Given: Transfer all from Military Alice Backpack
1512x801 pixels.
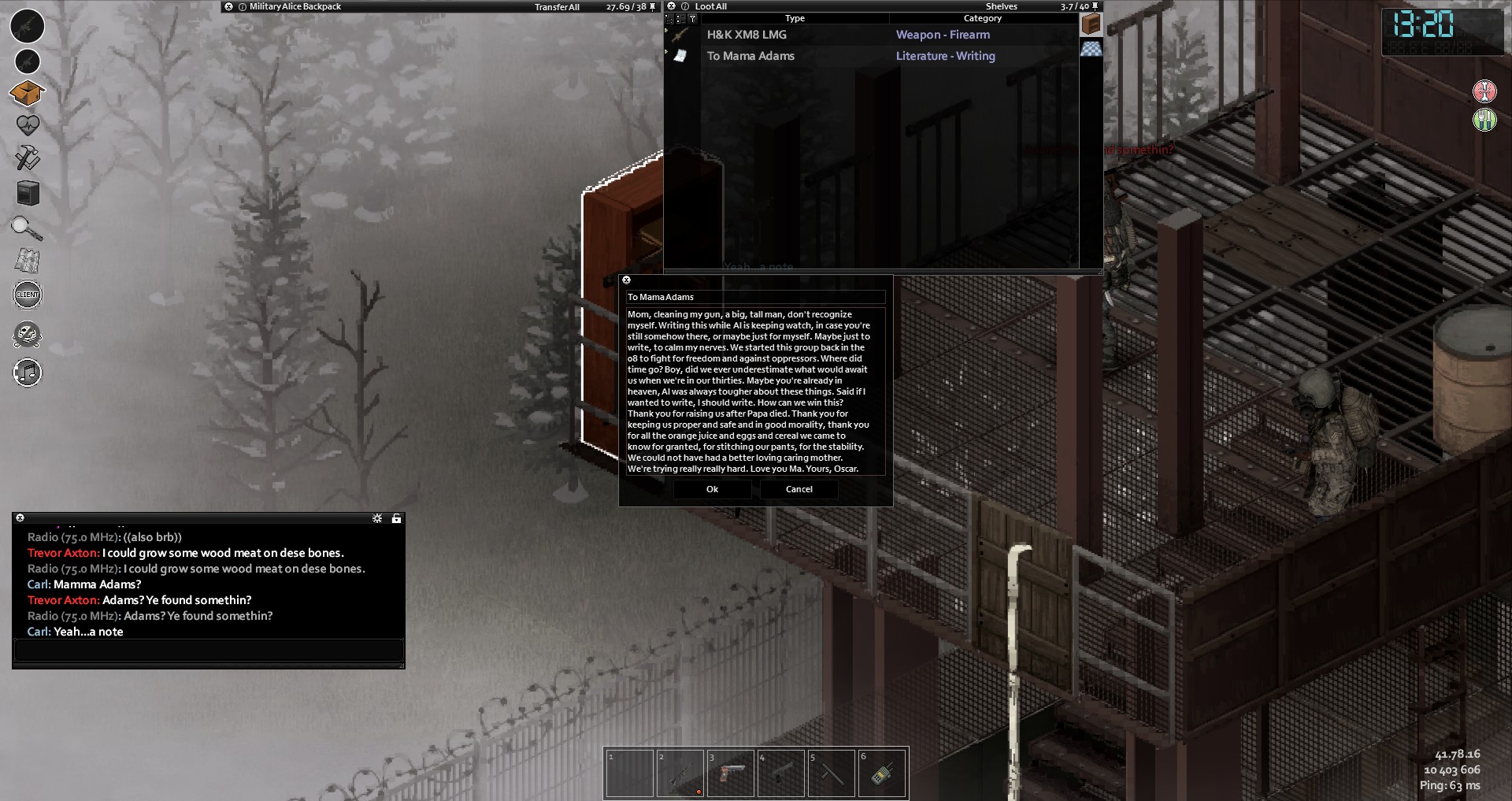Looking at the screenshot, I should [557, 7].
